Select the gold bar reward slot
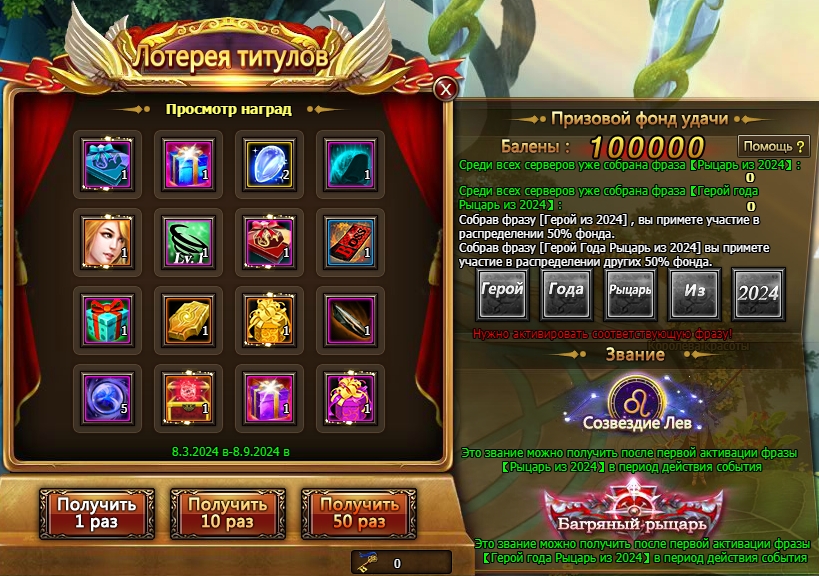 [188, 315]
